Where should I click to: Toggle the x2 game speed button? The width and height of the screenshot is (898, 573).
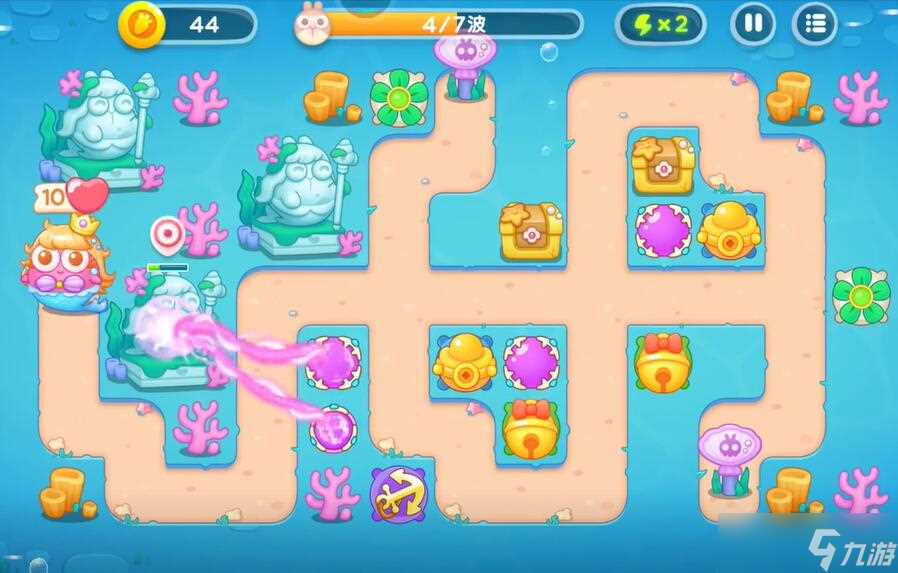click(x=659, y=24)
